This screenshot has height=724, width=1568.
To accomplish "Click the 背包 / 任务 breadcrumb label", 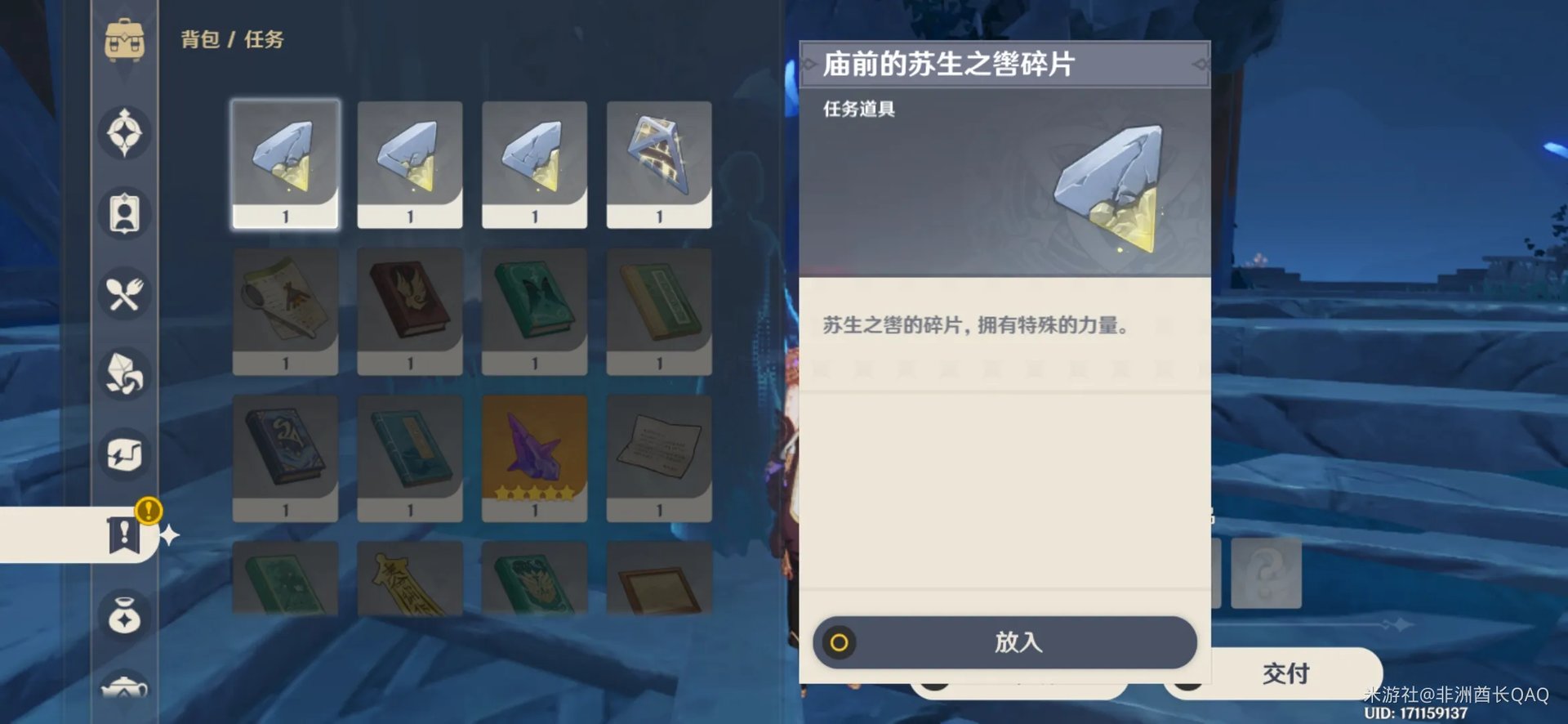I will 231,39.
